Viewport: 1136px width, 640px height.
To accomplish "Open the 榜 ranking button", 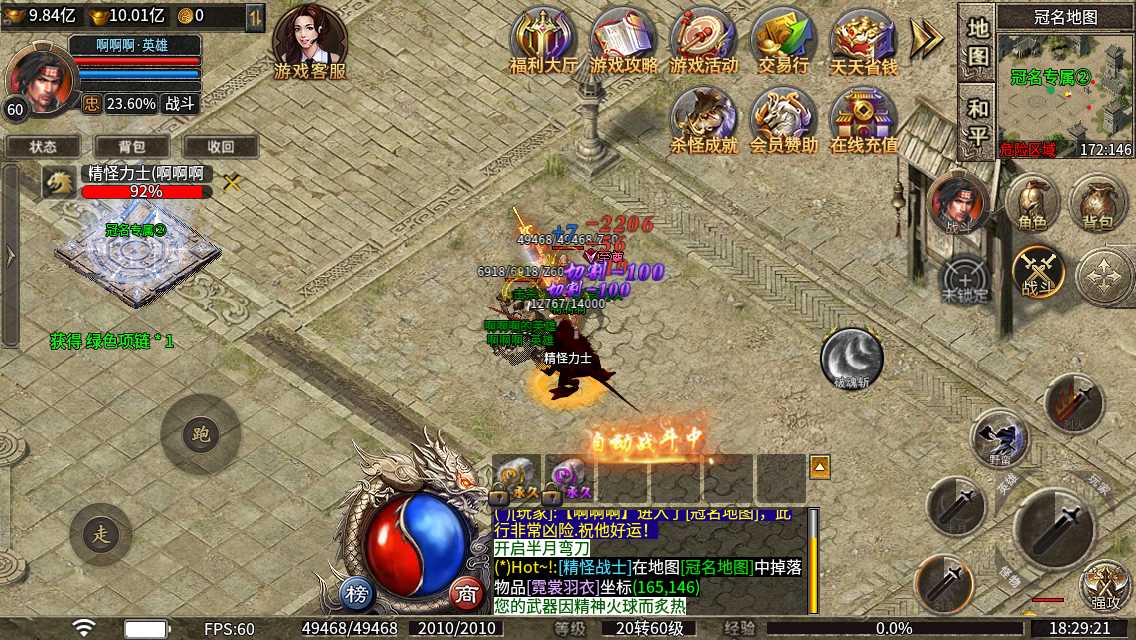I will tap(357, 591).
